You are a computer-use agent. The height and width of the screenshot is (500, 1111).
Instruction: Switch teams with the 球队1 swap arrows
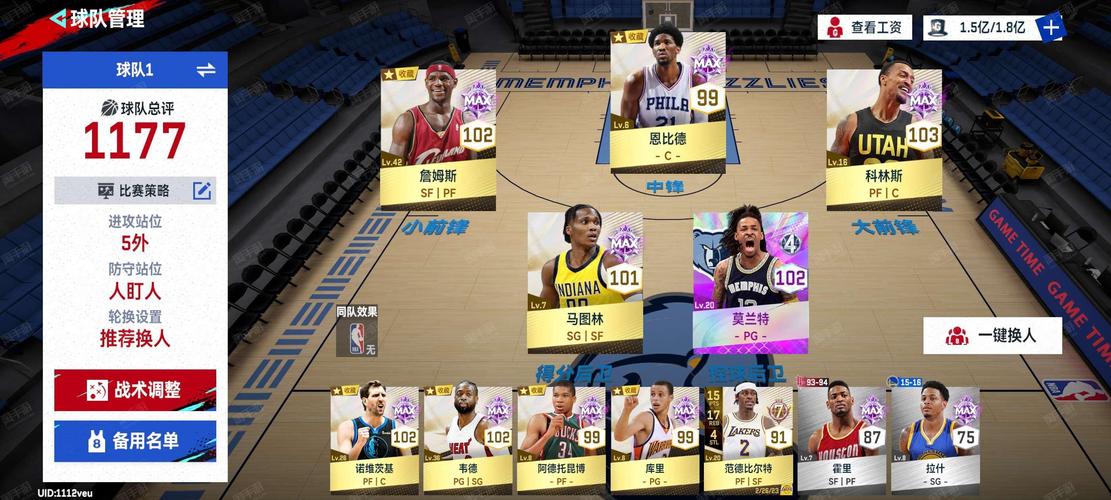pos(206,69)
